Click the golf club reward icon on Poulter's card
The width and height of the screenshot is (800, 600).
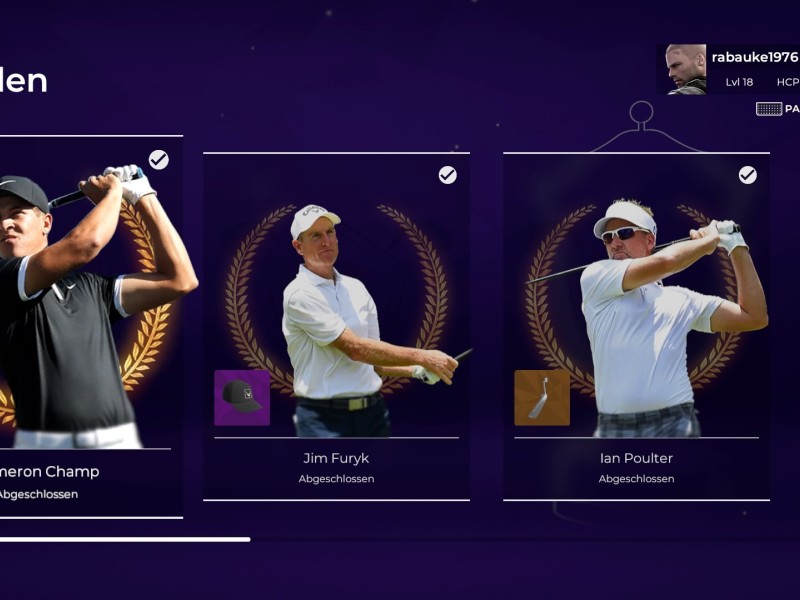(542, 398)
